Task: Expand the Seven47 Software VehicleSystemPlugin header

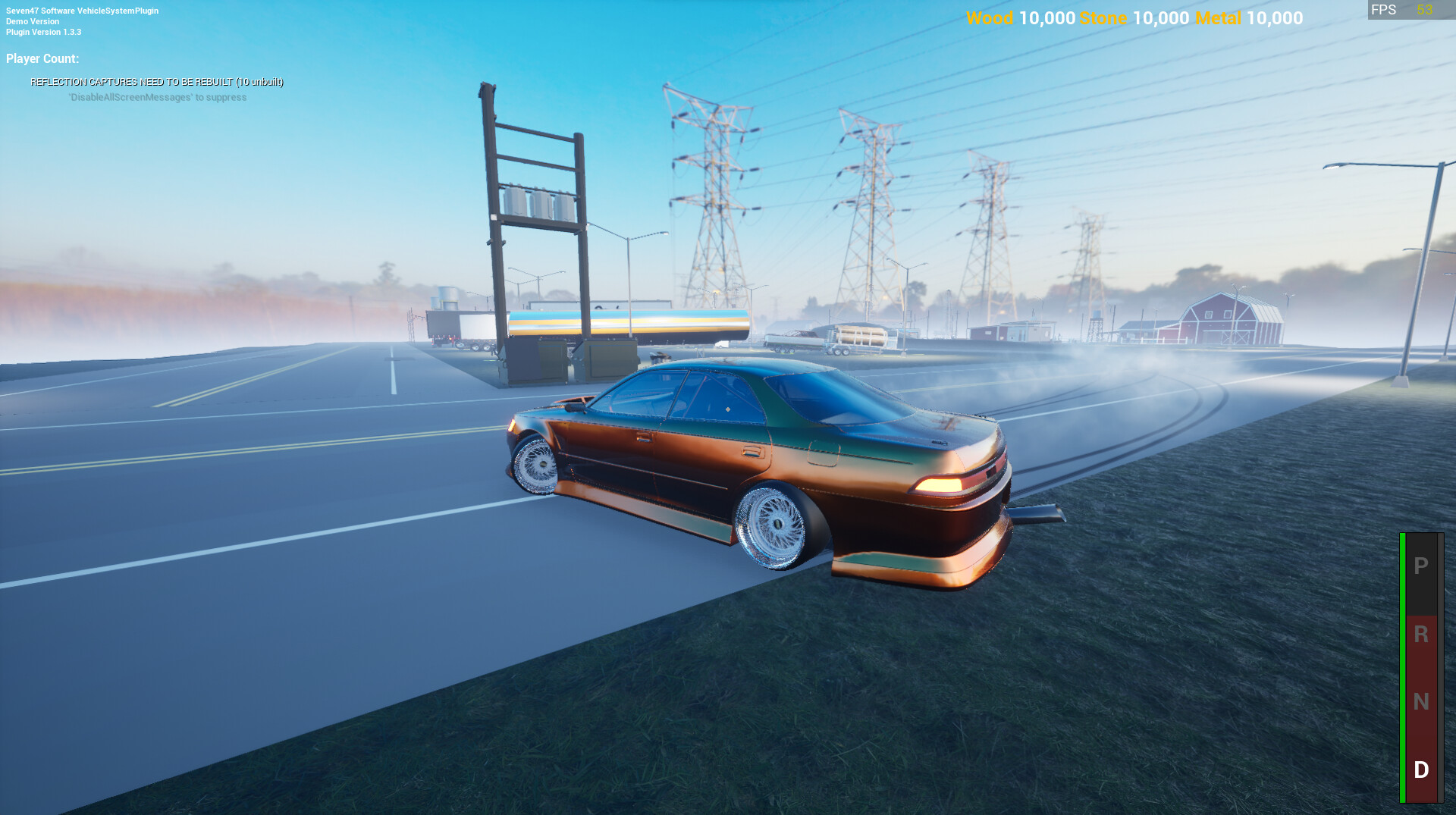Action: pos(82,11)
